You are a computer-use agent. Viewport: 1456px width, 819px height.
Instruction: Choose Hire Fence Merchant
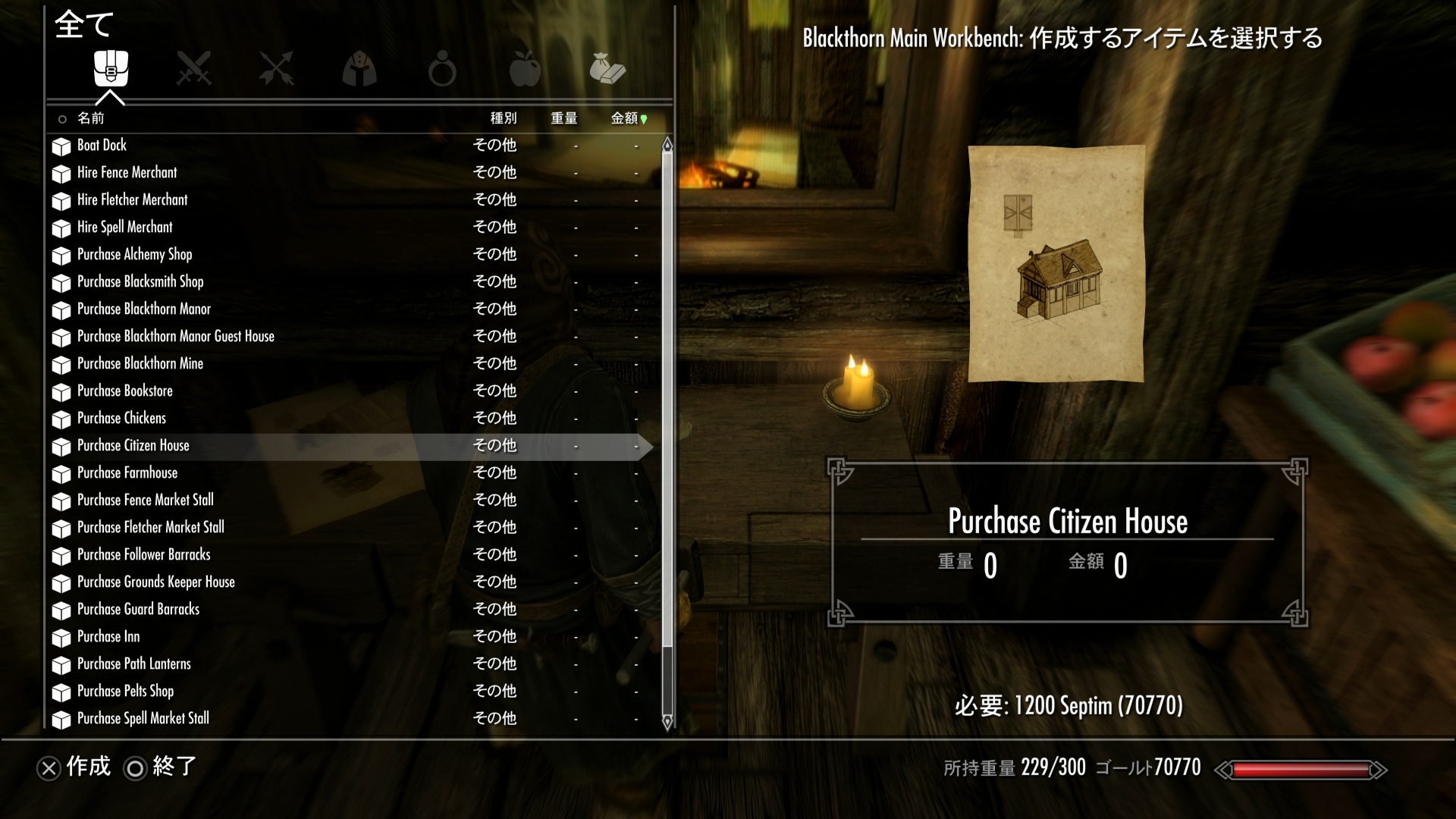pyautogui.click(x=127, y=173)
